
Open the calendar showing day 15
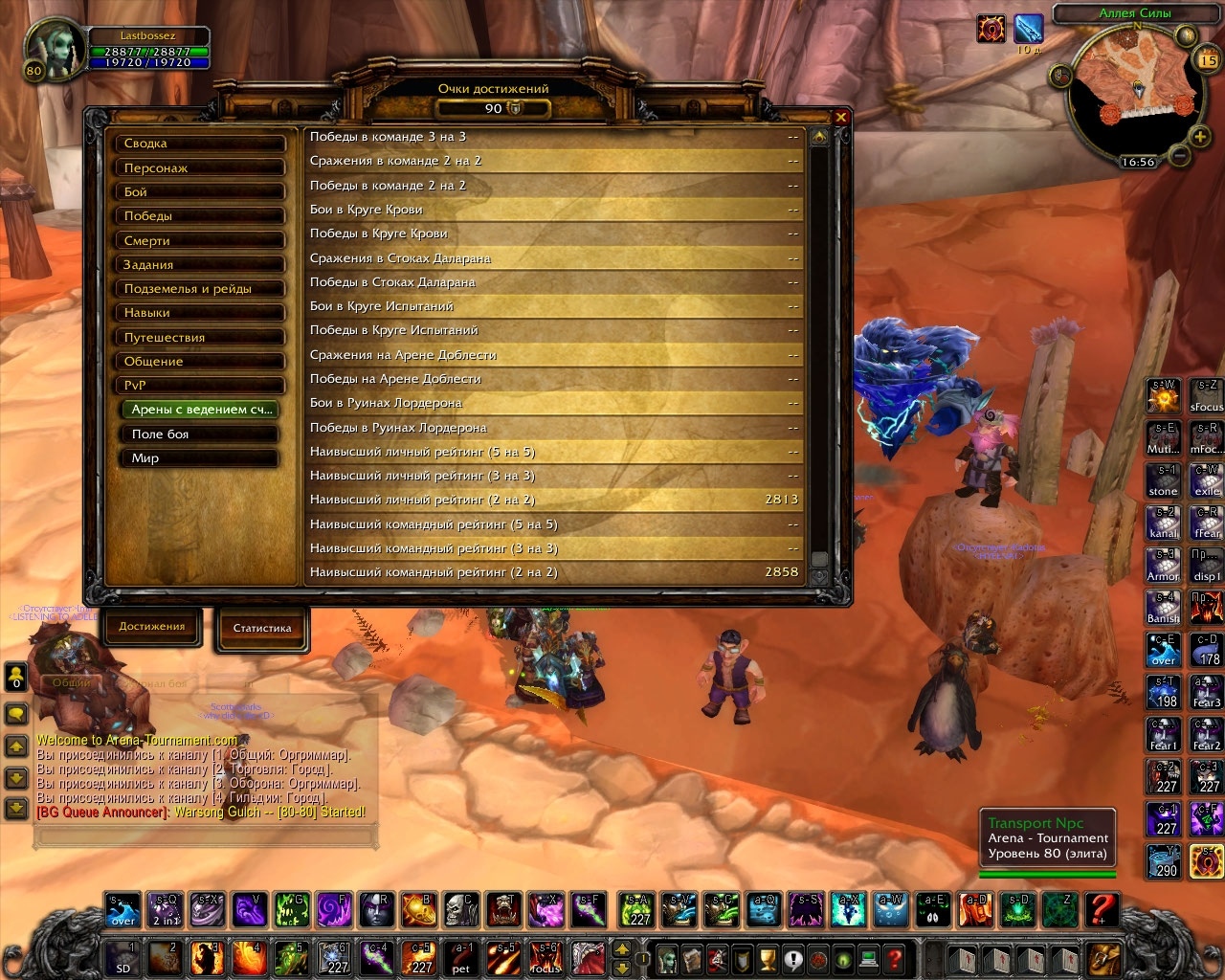tap(1207, 60)
